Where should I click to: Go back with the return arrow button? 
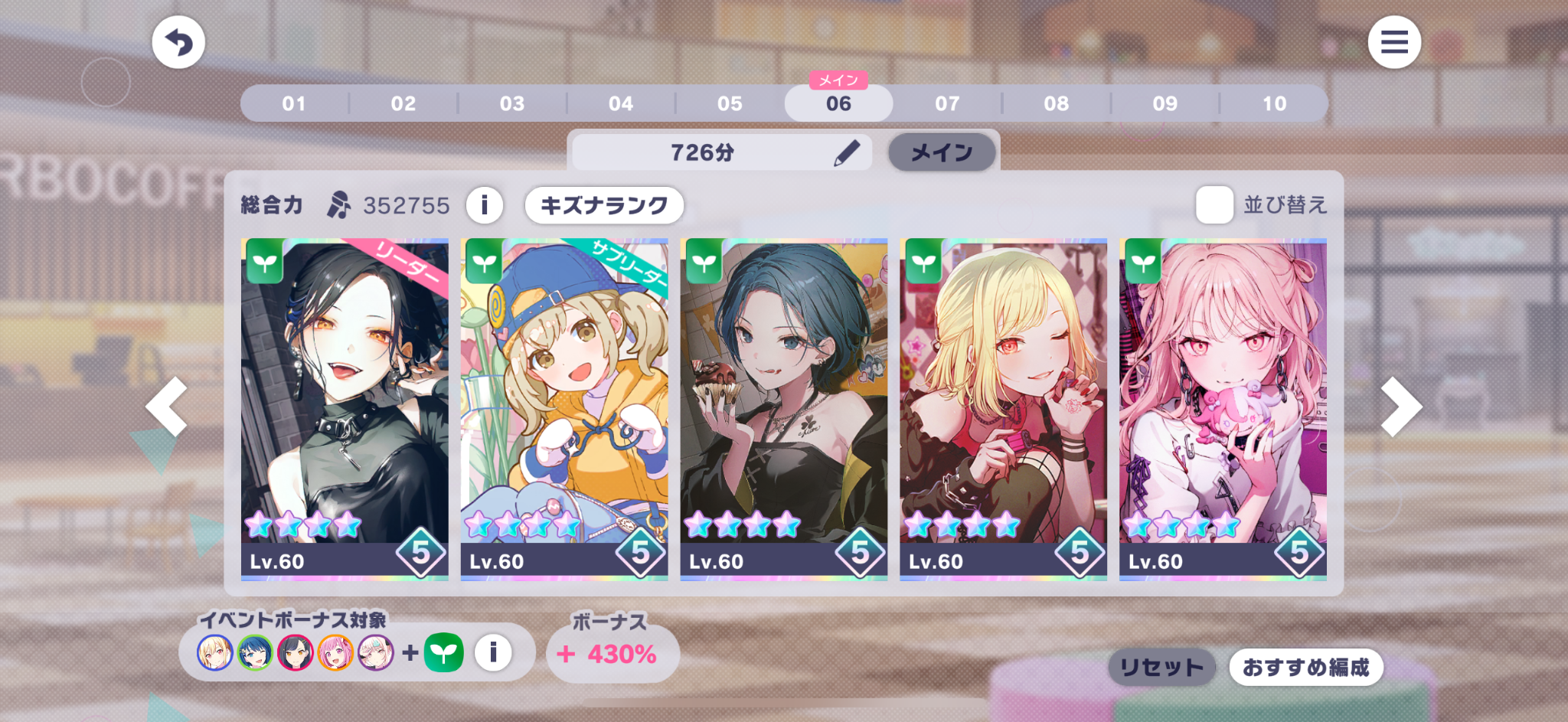(x=178, y=43)
